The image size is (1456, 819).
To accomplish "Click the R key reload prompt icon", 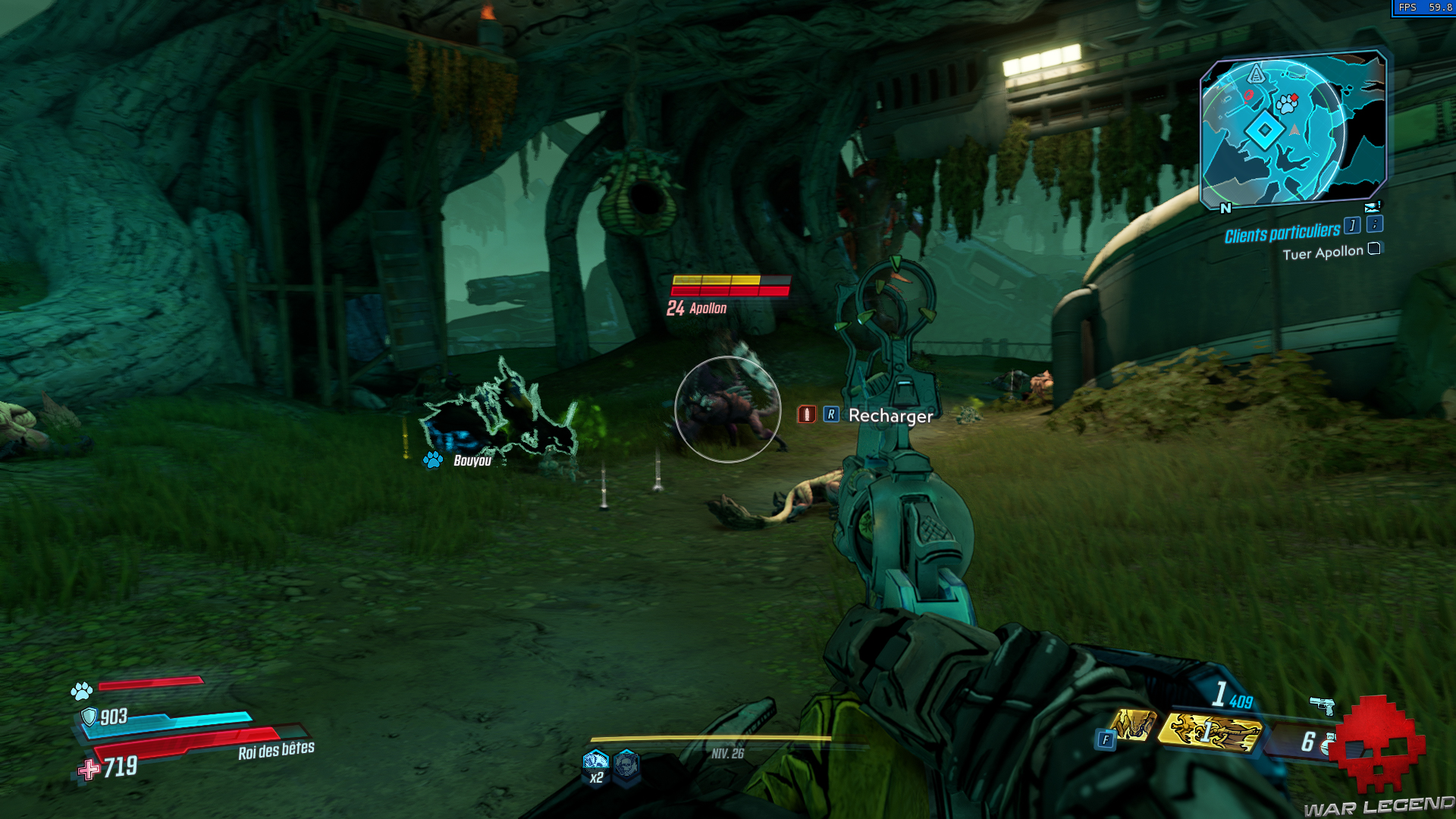I will [832, 416].
